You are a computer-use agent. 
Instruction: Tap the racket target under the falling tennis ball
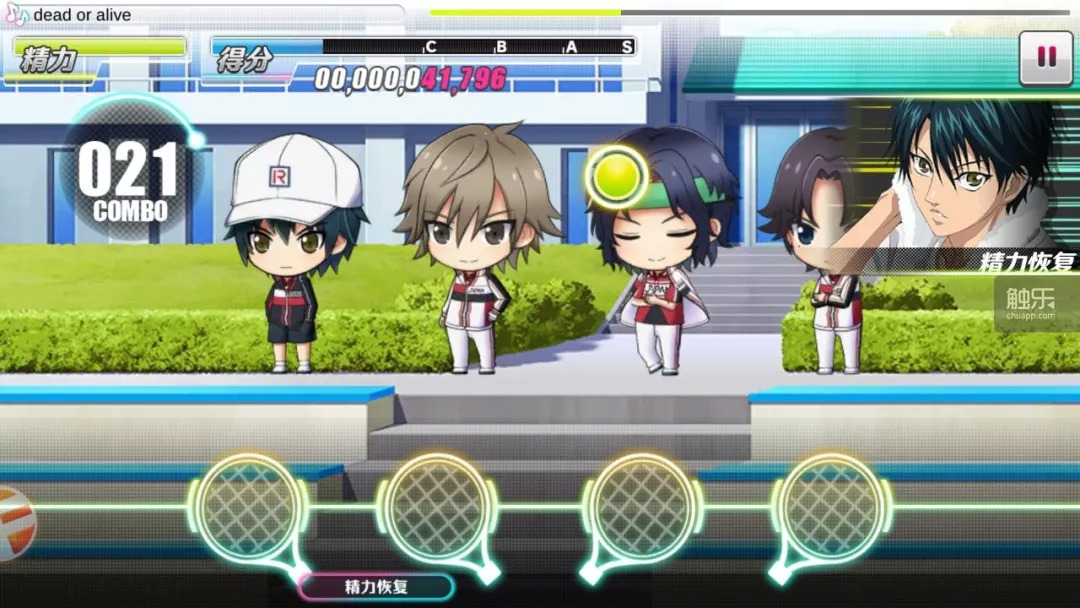coord(641,506)
